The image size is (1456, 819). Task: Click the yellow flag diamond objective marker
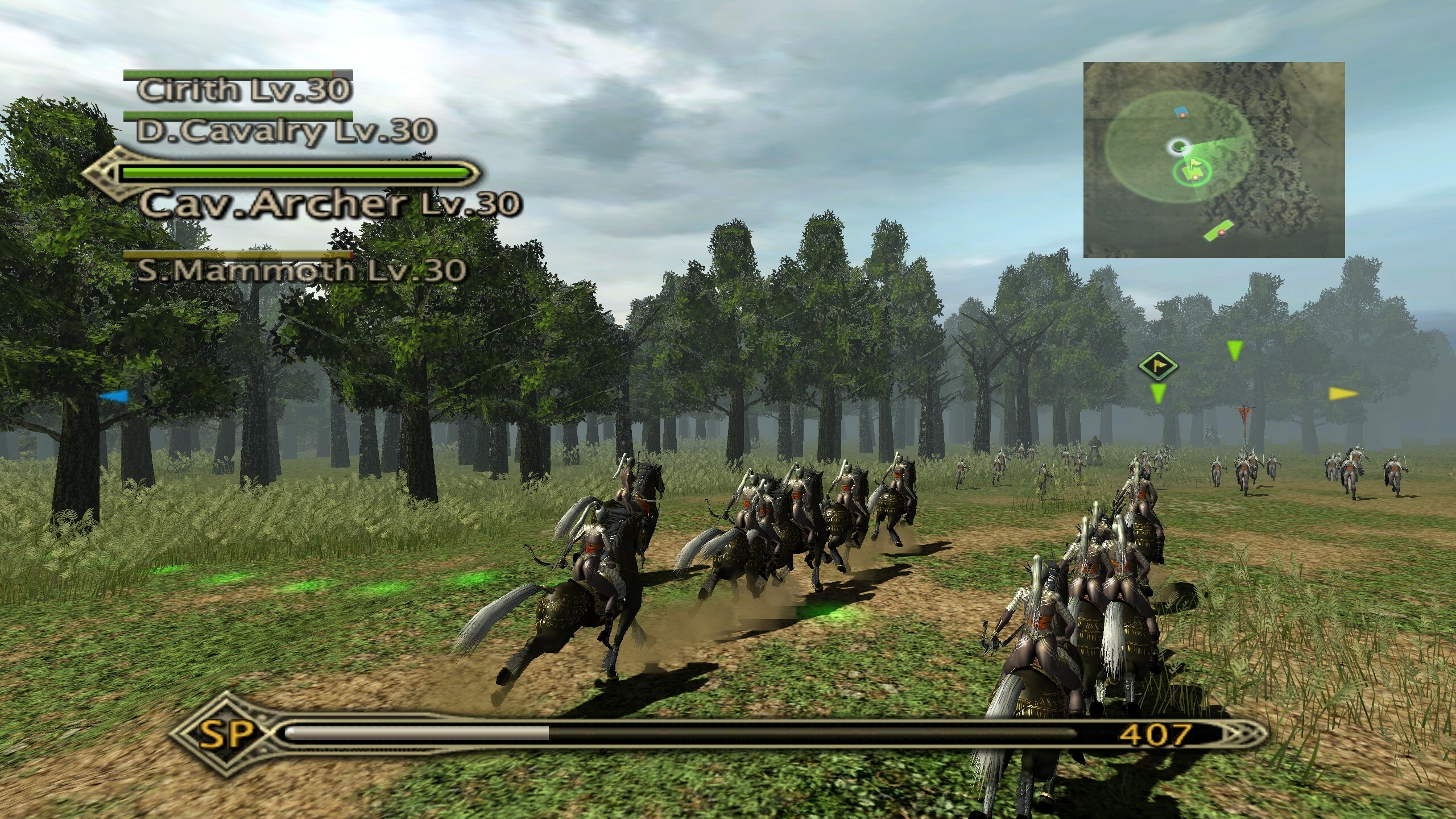point(1157,365)
